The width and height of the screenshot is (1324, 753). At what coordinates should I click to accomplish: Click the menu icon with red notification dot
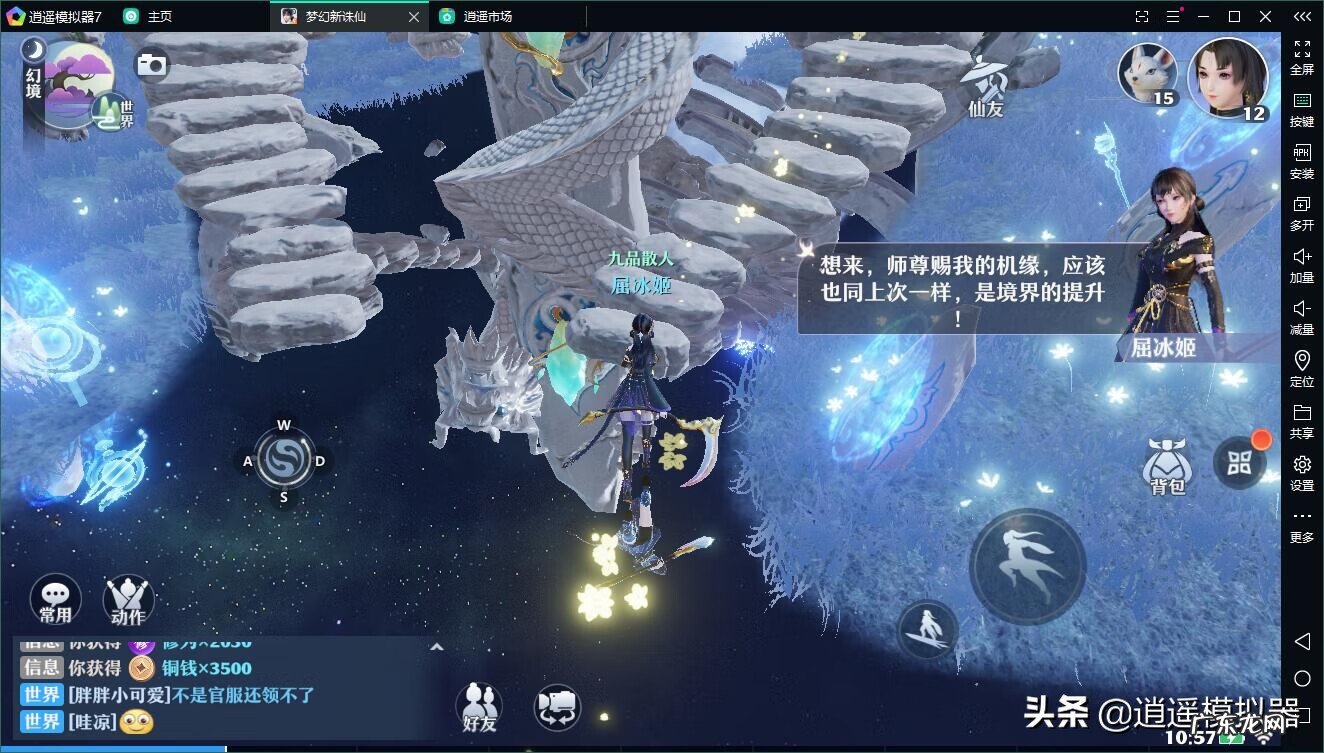(1240, 462)
